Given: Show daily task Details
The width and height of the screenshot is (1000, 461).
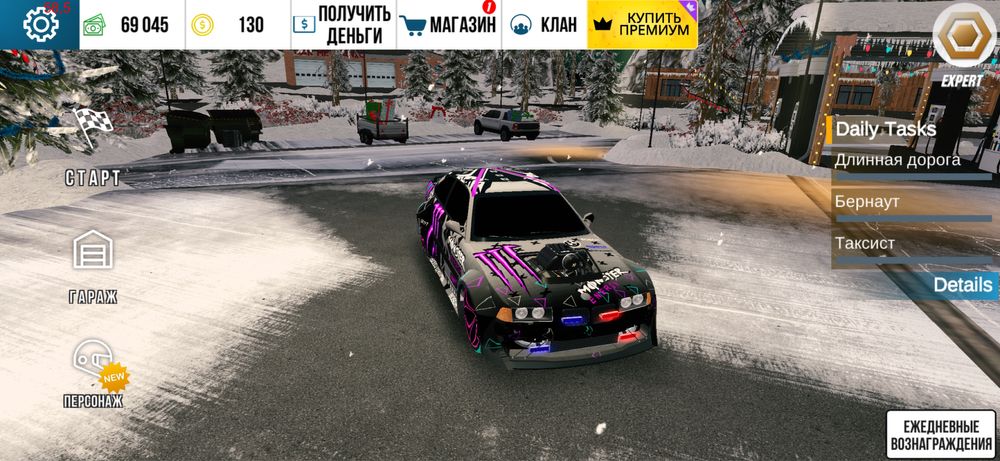Looking at the screenshot, I should coord(962,285).
